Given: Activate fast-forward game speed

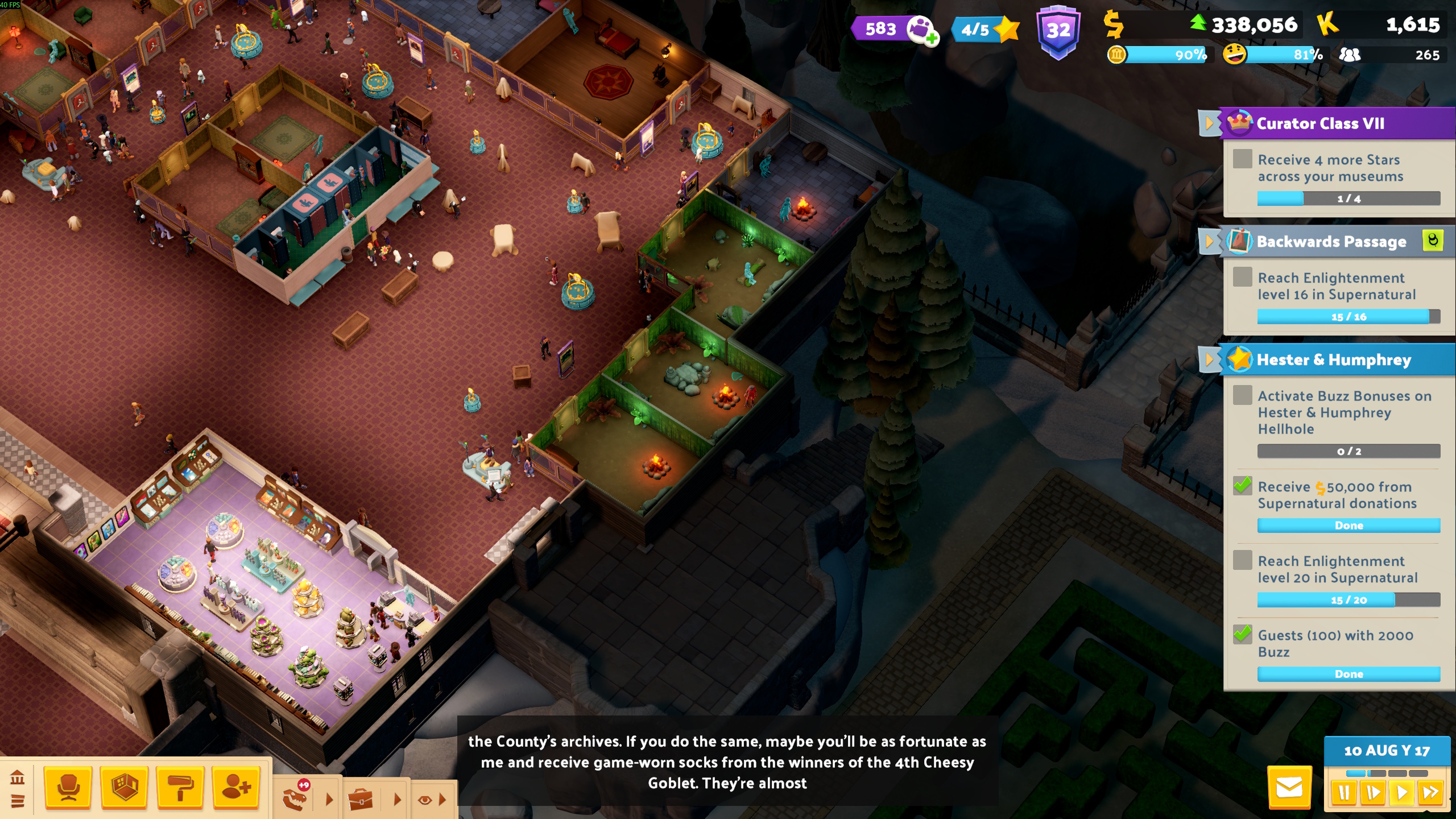Looking at the screenshot, I should pyautogui.click(x=1429, y=792).
